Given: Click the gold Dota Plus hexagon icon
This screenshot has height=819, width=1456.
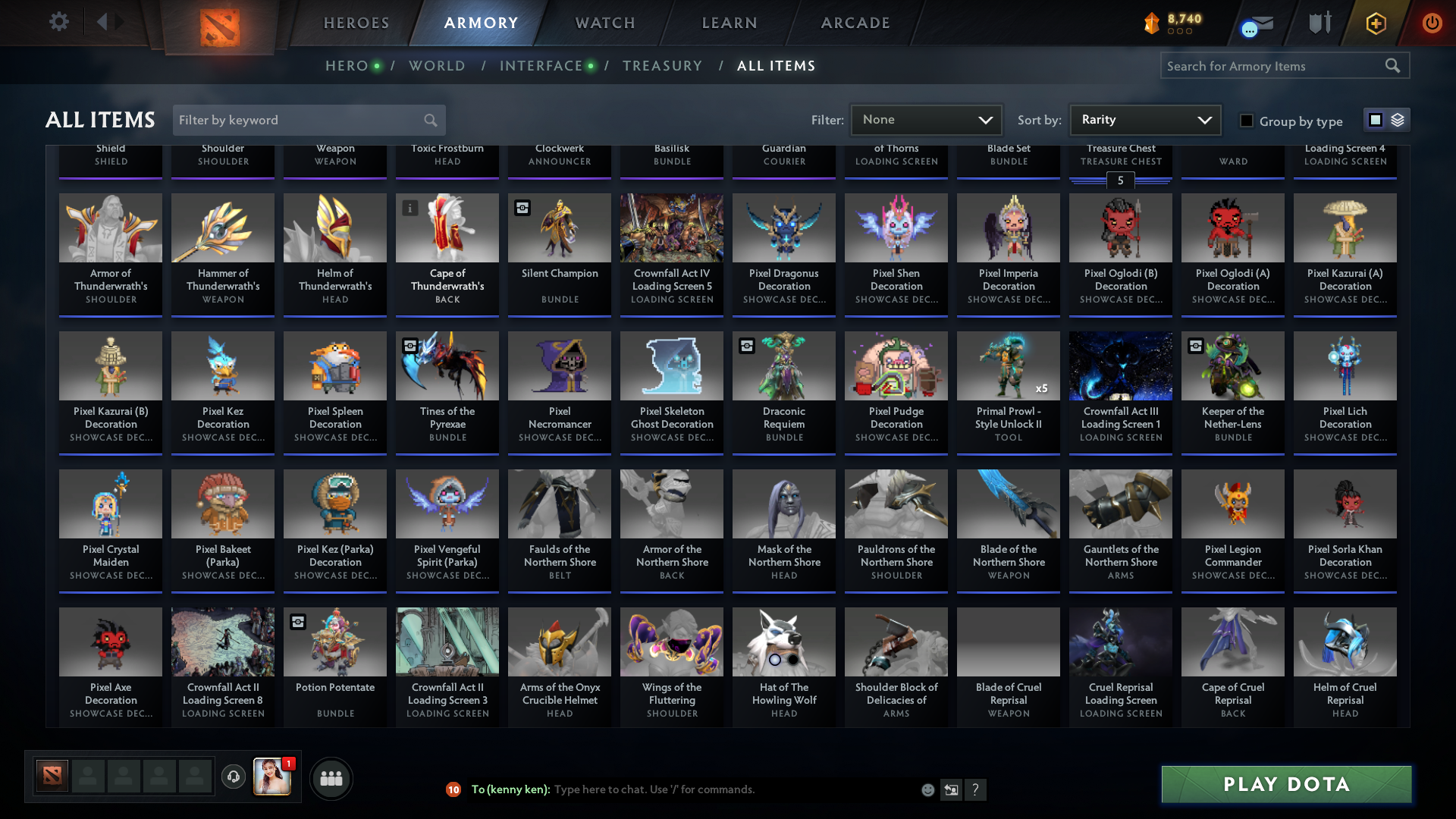Looking at the screenshot, I should pyautogui.click(x=1376, y=23).
